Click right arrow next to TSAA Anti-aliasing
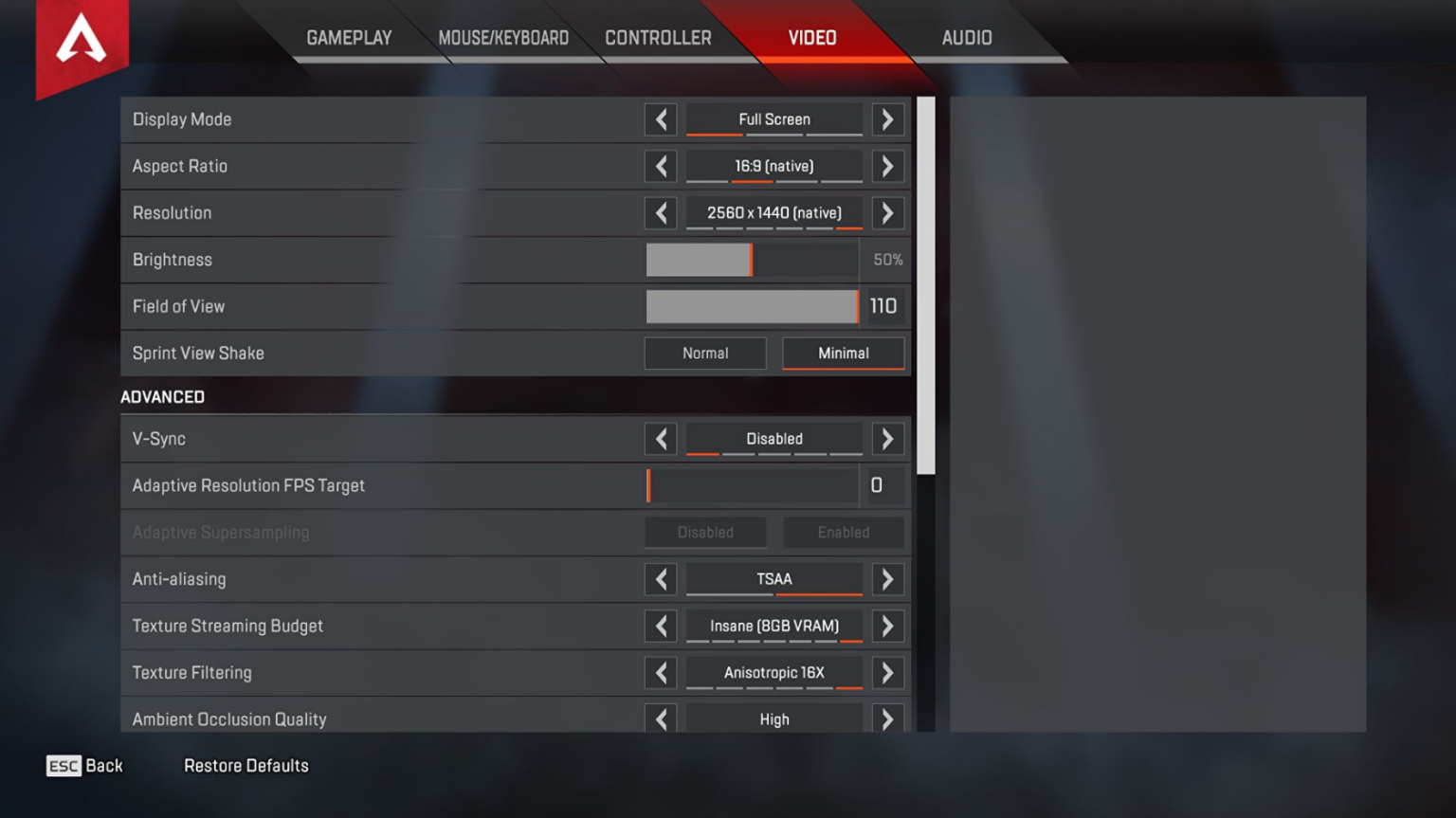 [888, 579]
